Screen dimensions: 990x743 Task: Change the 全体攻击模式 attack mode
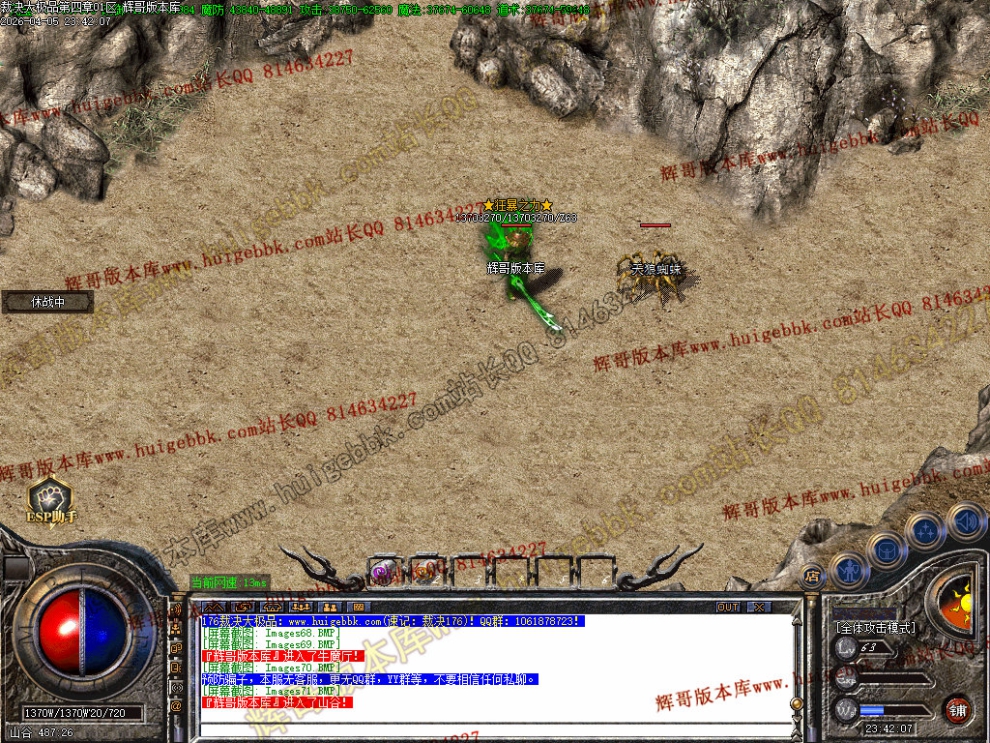pos(876,627)
